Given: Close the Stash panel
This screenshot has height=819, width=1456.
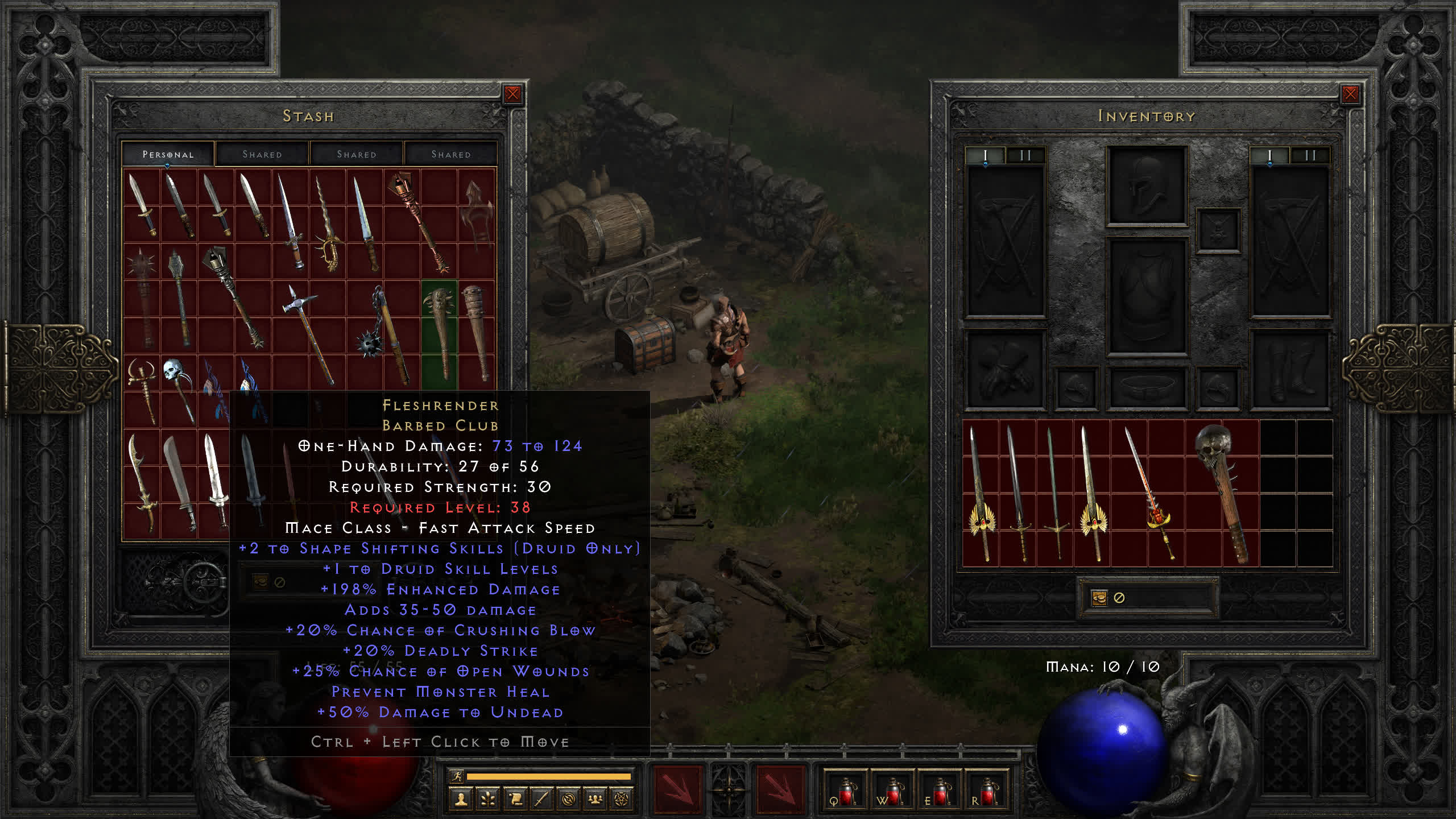Looking at the screenshot, I should click(512, 94).
